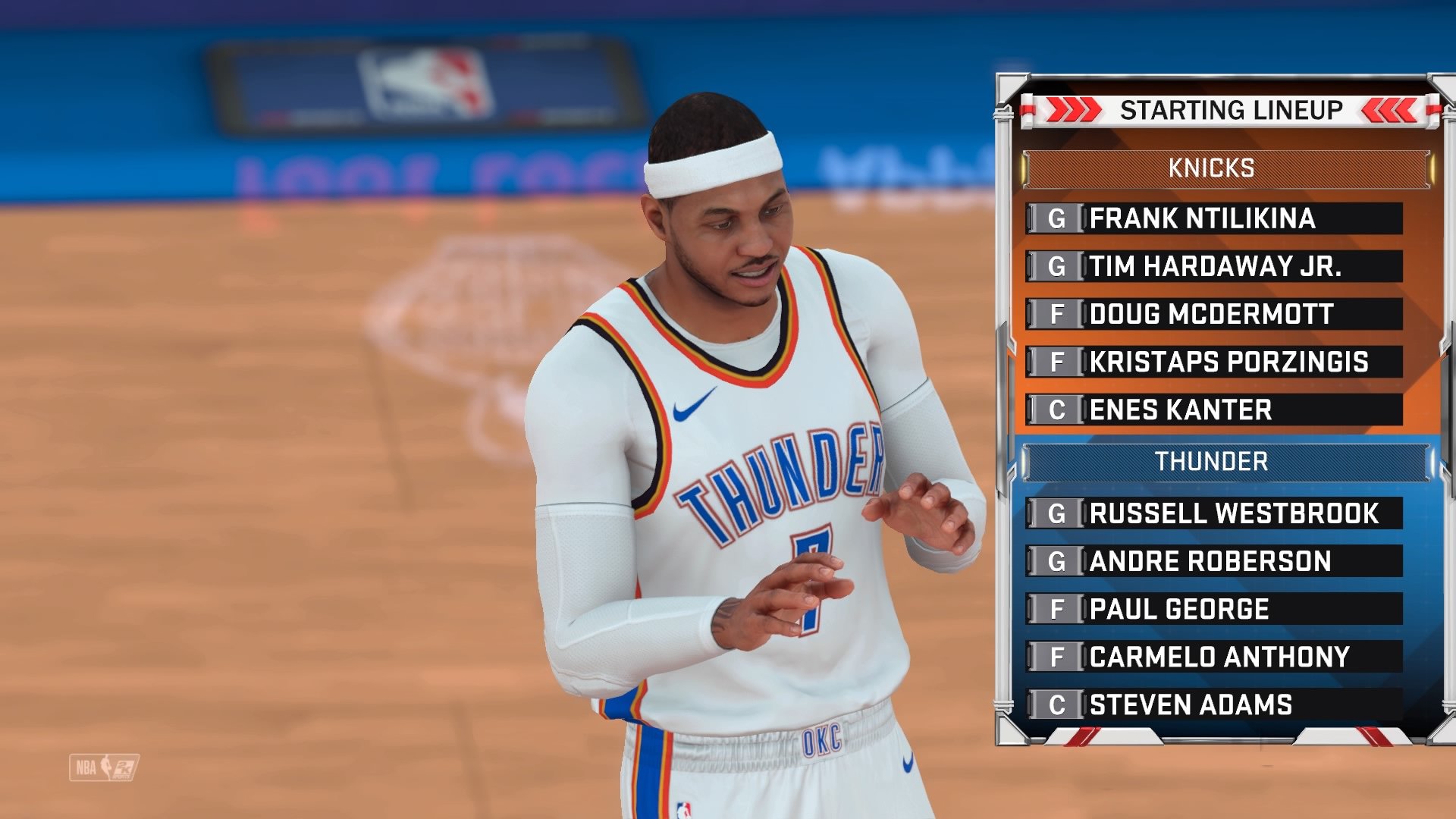Expand the Knicks lineup section

click(x=1212, y=168)
